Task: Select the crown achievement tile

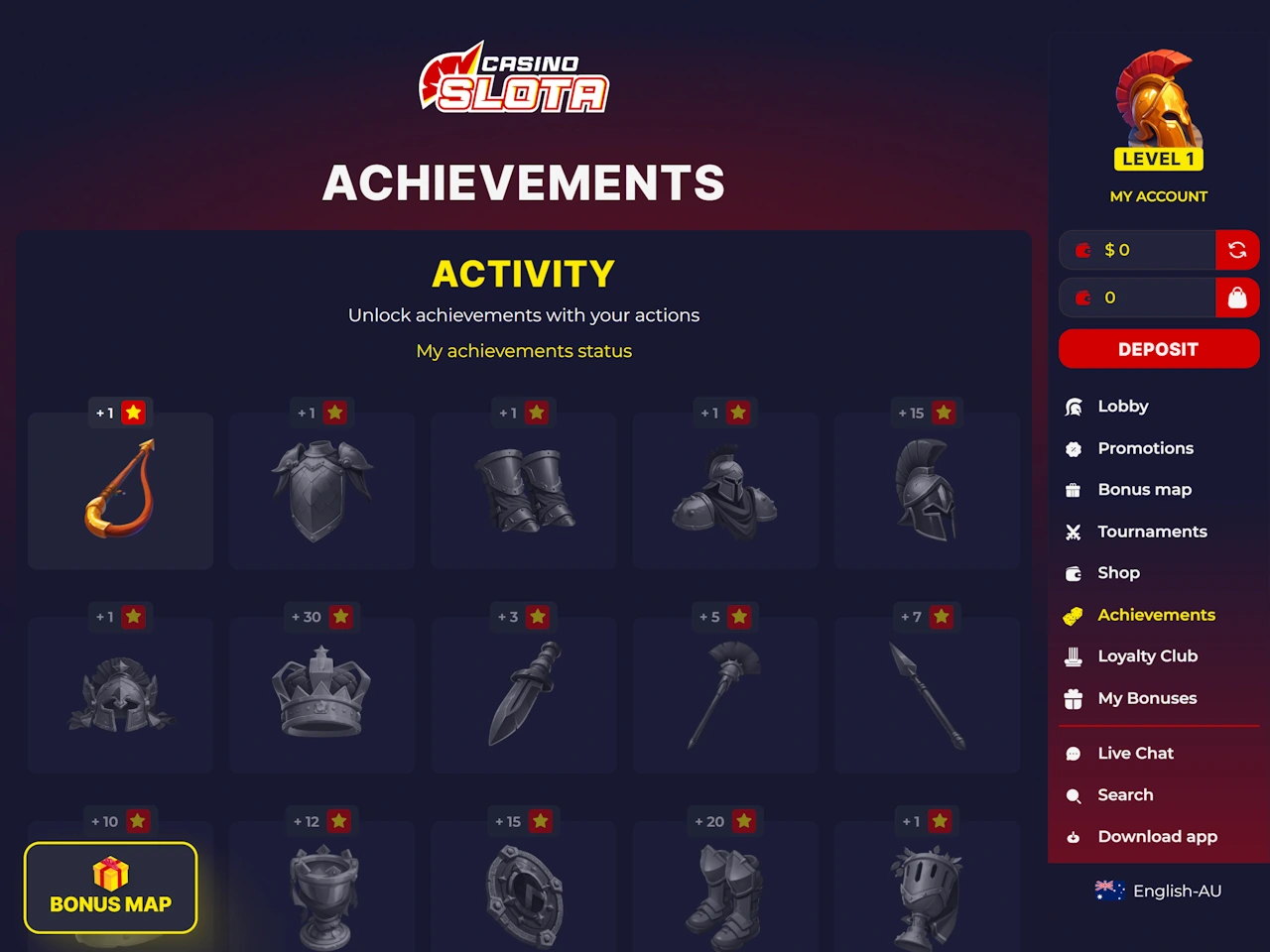Action: (x=321, y=694)
